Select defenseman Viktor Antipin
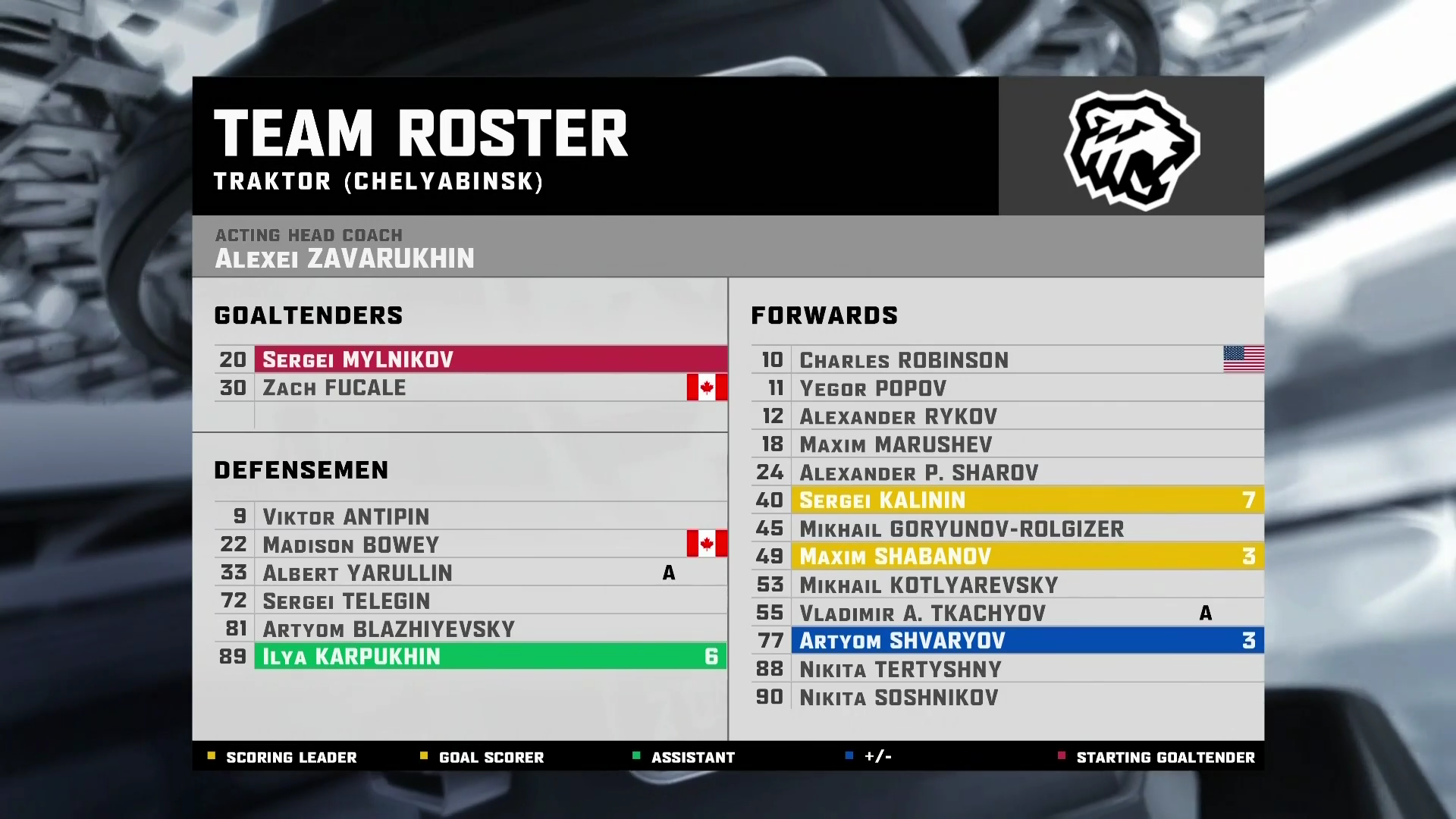 470,516
